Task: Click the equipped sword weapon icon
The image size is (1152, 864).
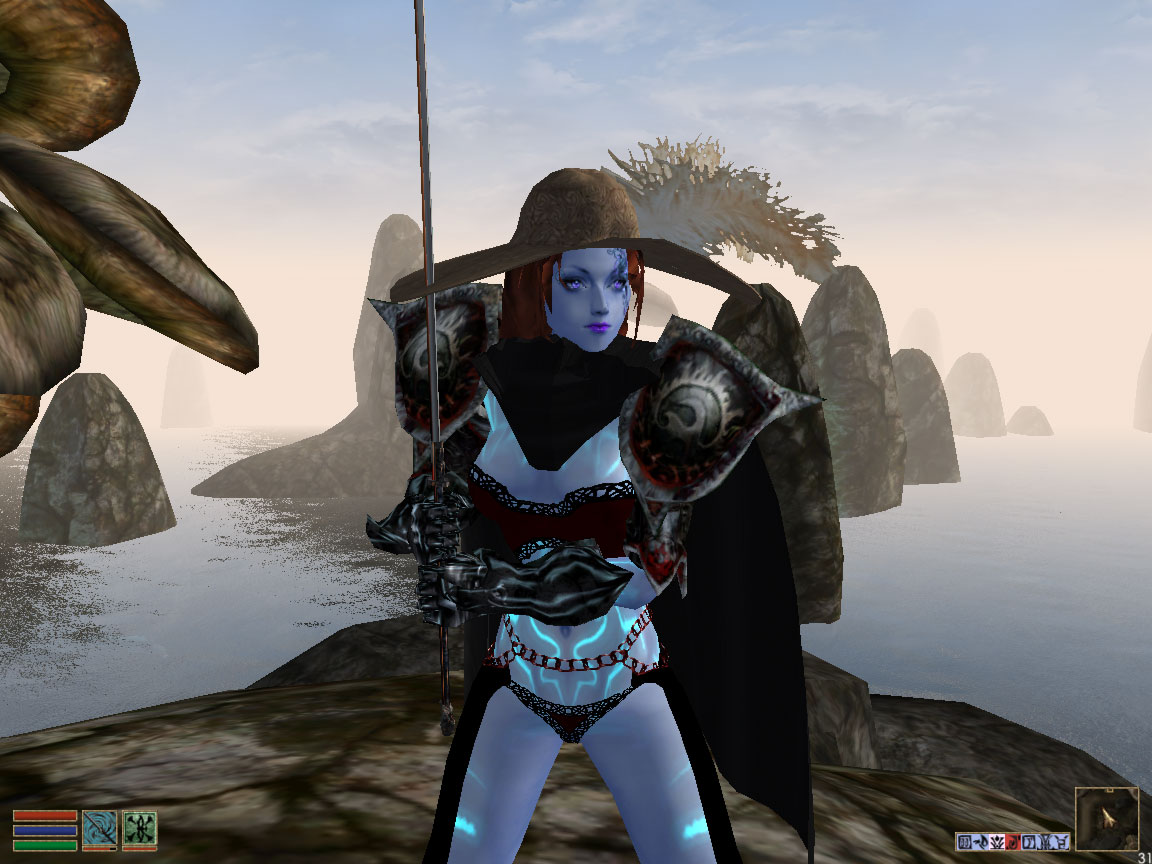Action: (99, 829)
